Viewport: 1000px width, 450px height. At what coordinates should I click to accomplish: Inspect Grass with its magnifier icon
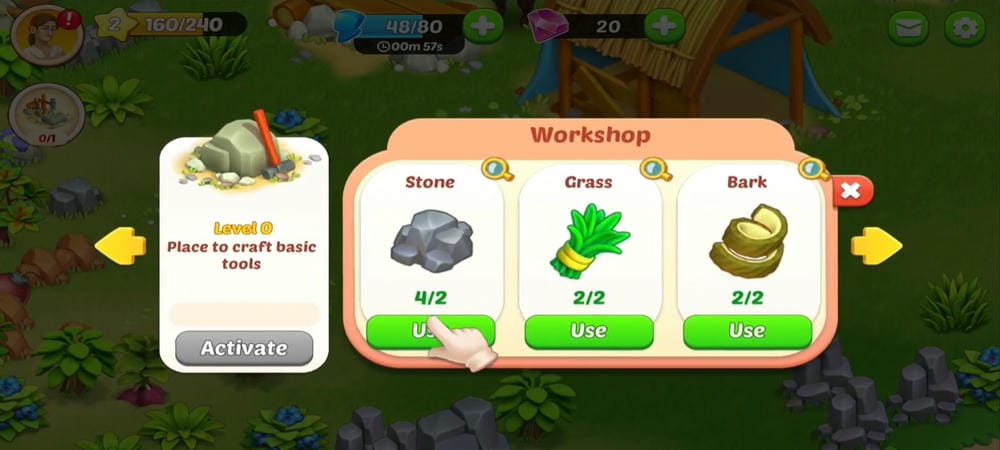pos(654,169)
